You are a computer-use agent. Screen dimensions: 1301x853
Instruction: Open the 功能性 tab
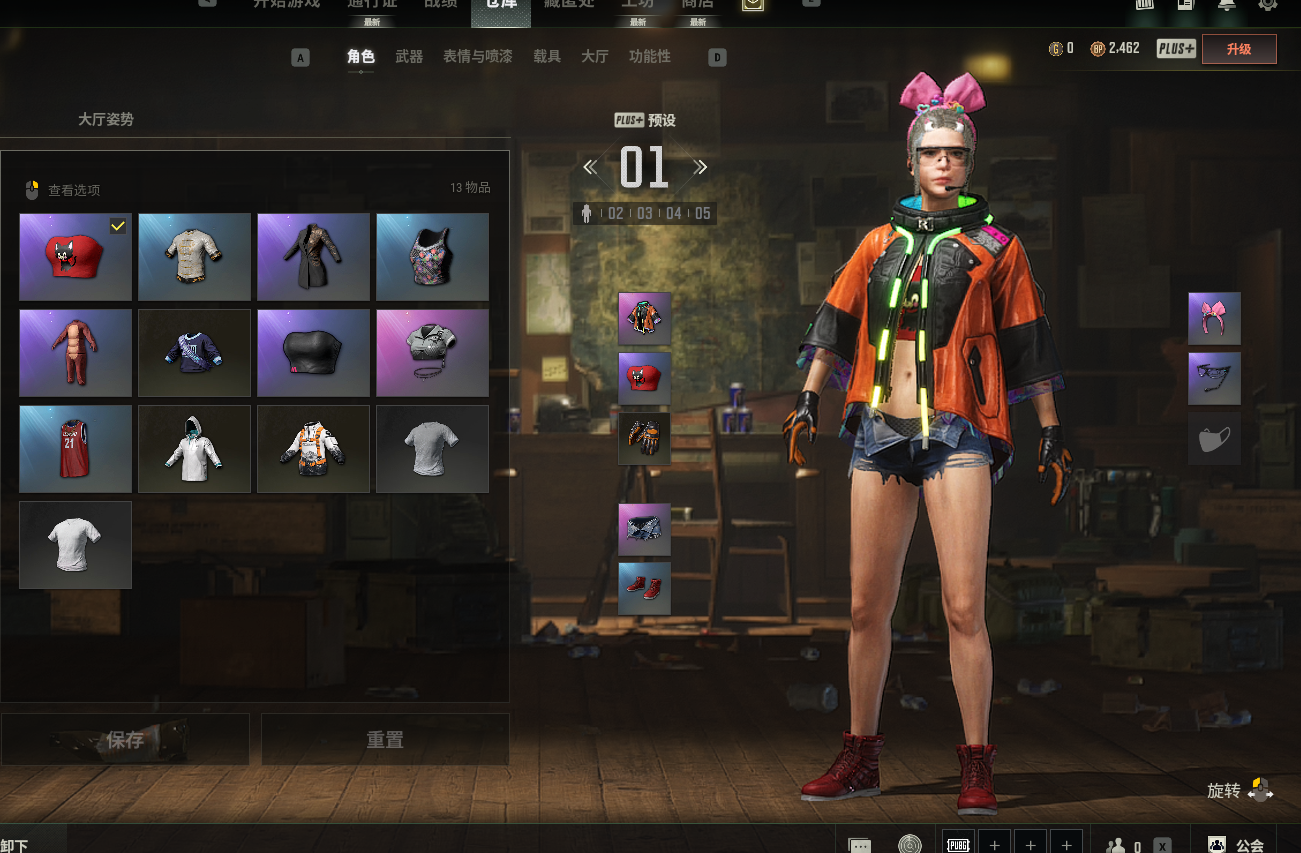(x=650, y=57)
